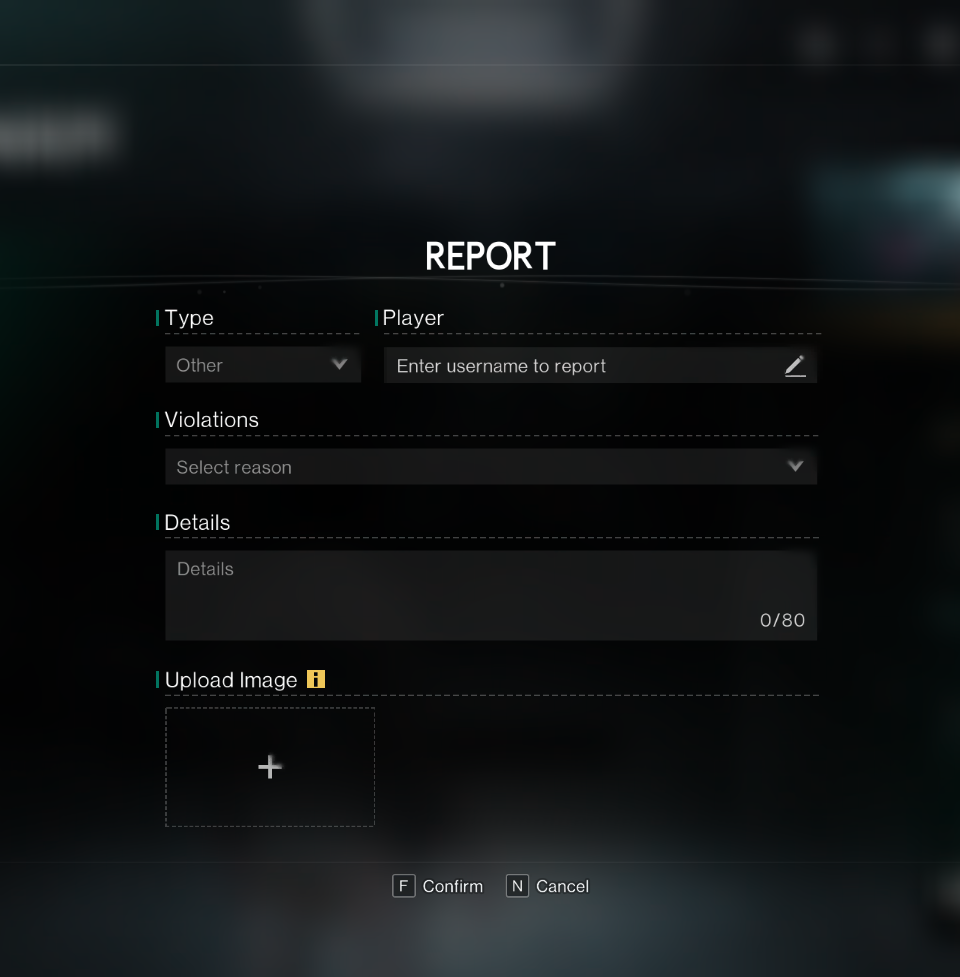Click the pencil edit icon in Player field
Image resolution: width=960 pixels, height=977 pixels.
coord(795,366)
